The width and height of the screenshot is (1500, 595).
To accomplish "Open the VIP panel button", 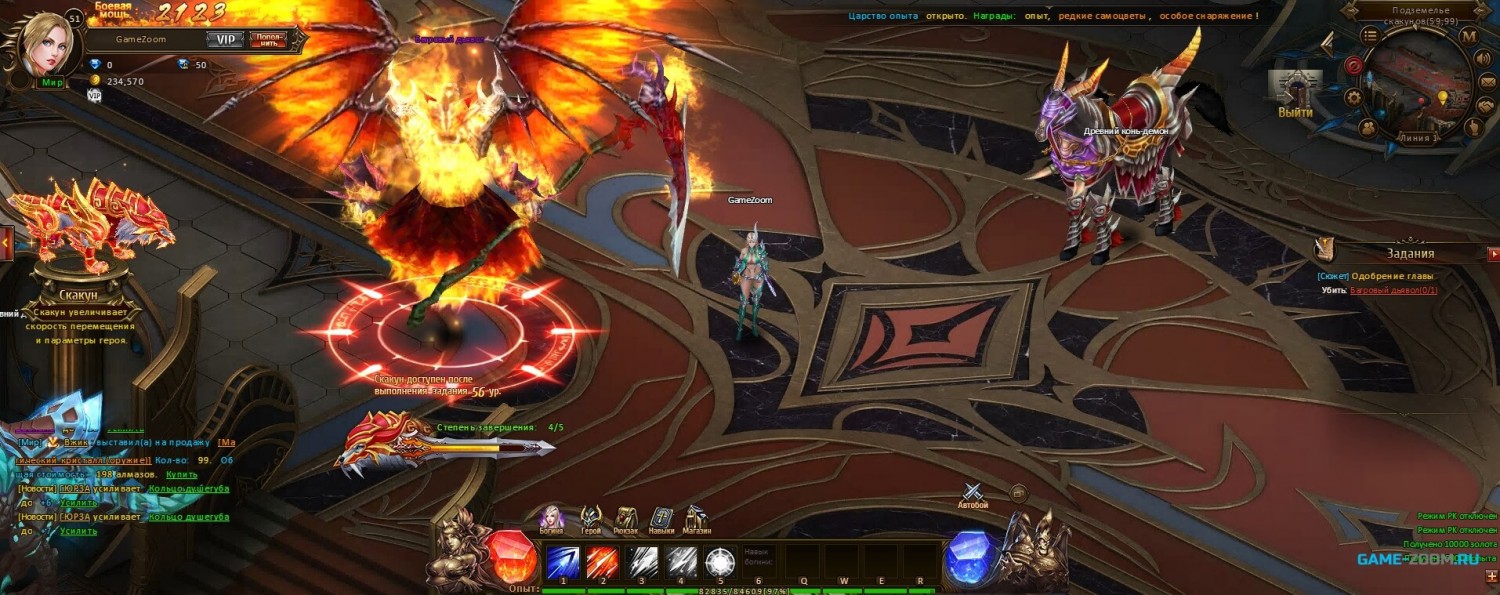I will [x=226, y=39].
